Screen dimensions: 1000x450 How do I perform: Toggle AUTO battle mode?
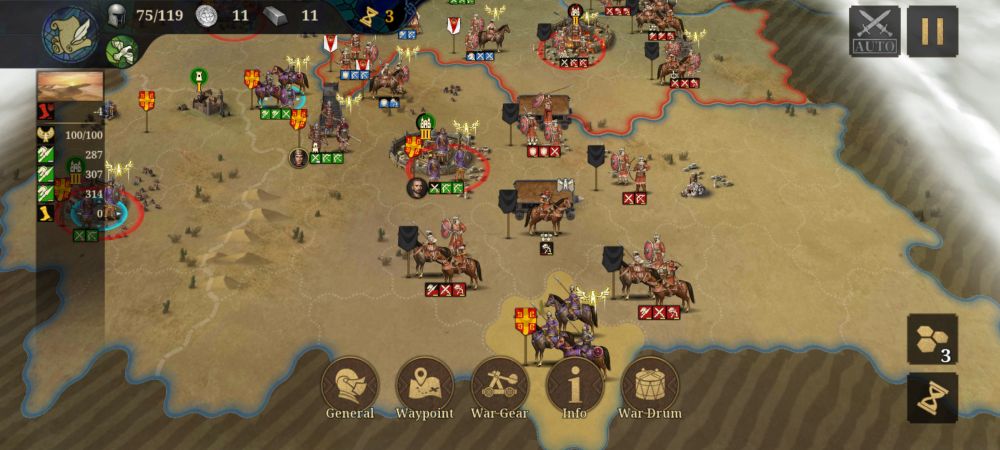pos(874,32)
